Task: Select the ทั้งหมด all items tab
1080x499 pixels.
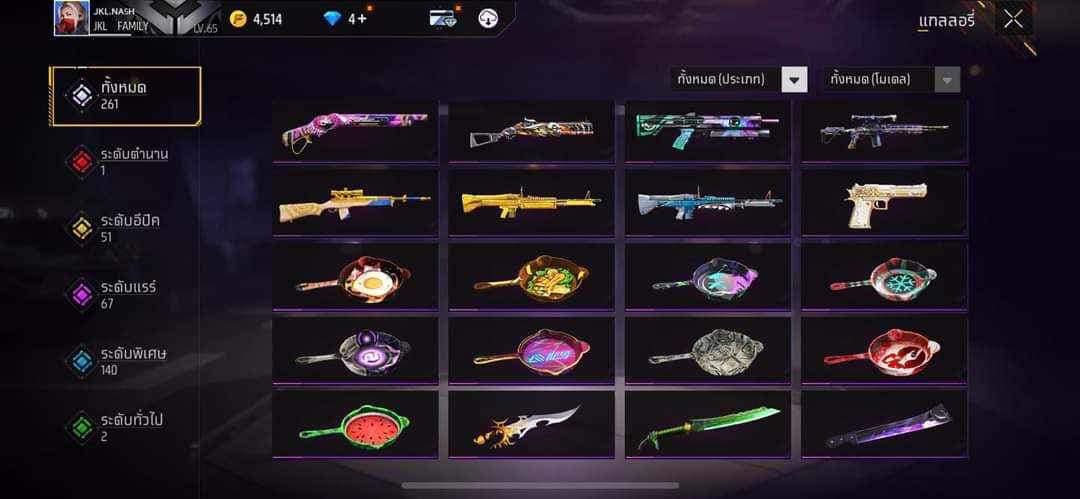Action: [x=126, y=95]
